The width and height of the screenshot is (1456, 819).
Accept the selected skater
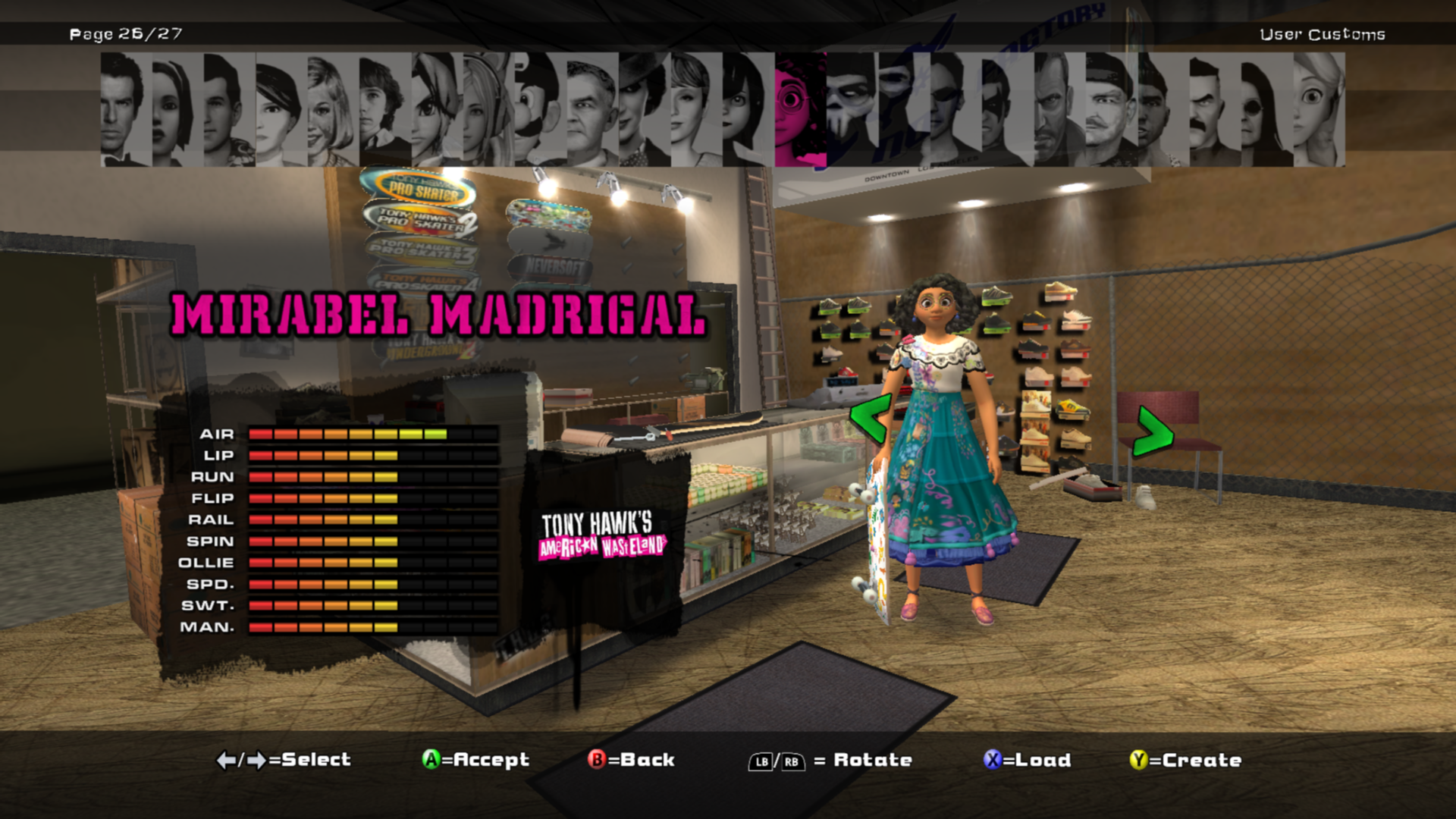pos(476,760)
